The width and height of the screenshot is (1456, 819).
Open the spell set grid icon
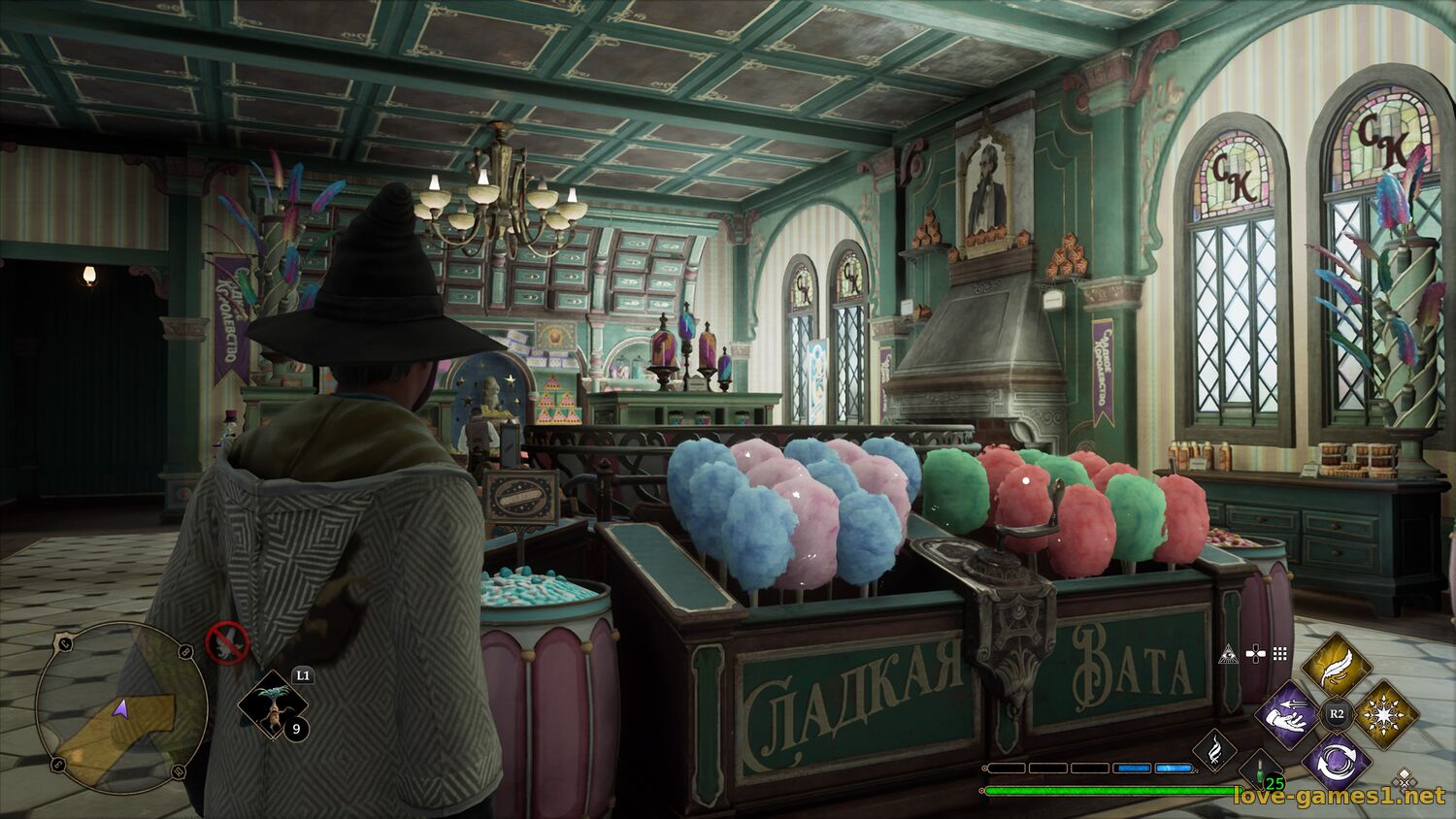pos(1280,654)
